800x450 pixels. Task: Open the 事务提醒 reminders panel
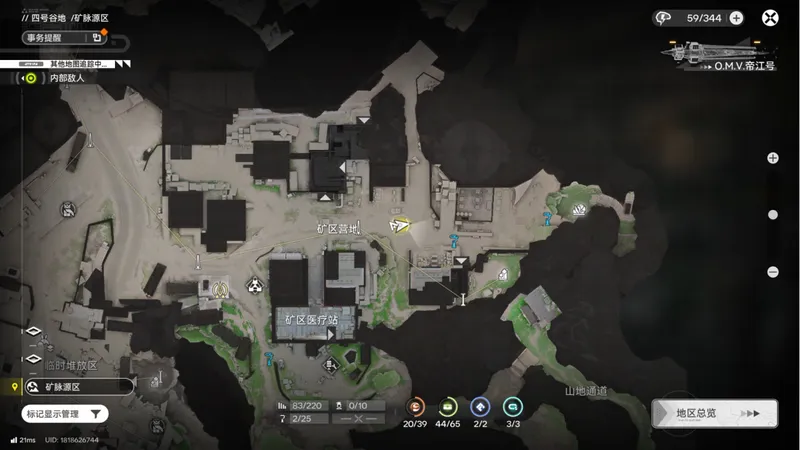click(62, 38)
